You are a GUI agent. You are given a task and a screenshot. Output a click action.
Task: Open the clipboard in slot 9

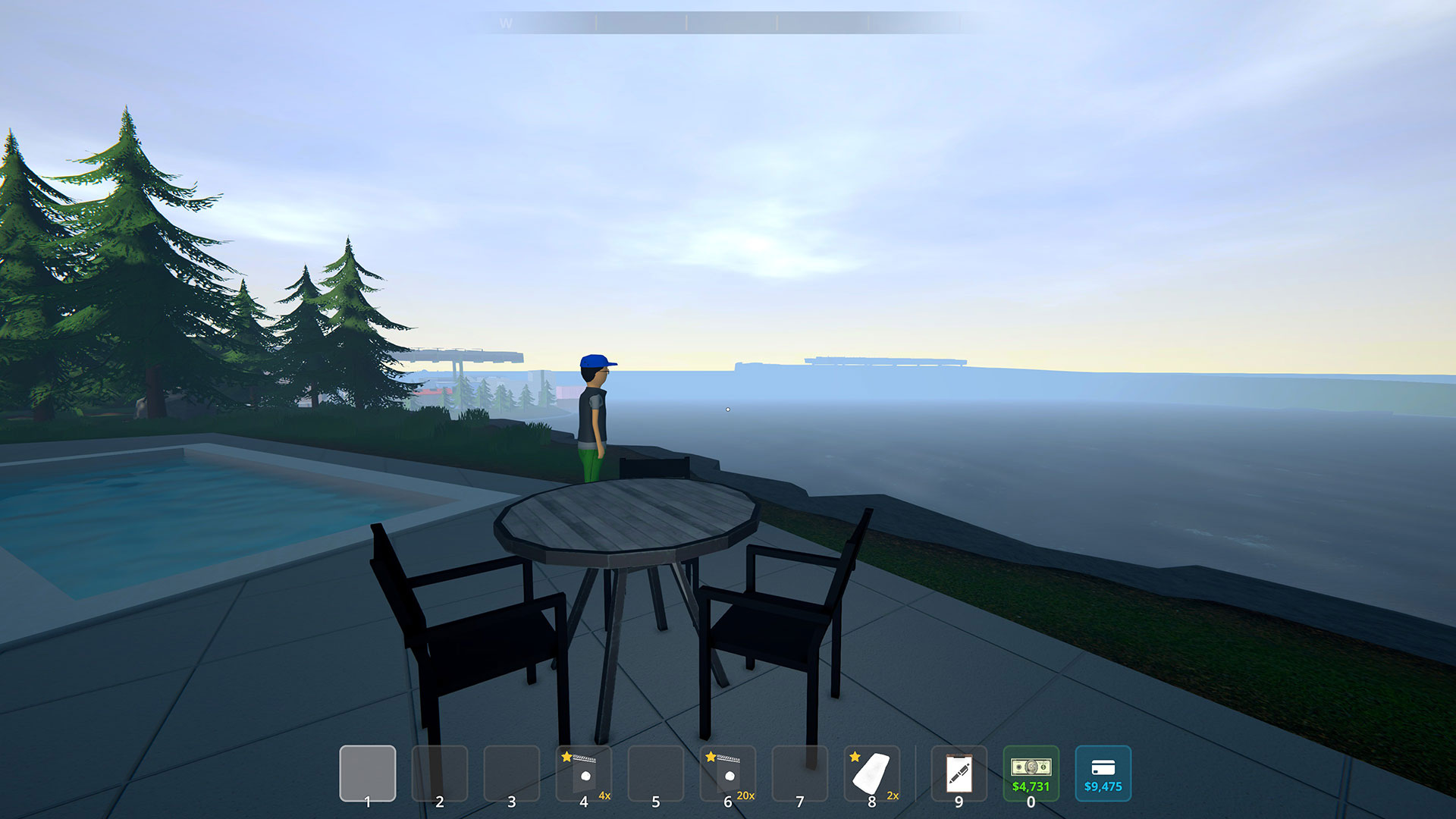click(959, 773)
